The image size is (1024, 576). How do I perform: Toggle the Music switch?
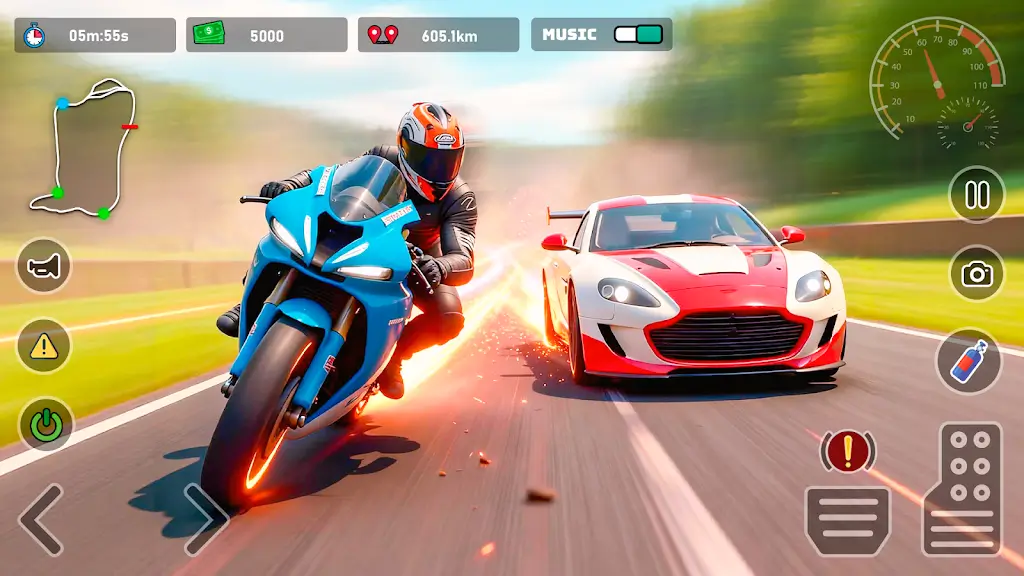(x=638, y=34)
